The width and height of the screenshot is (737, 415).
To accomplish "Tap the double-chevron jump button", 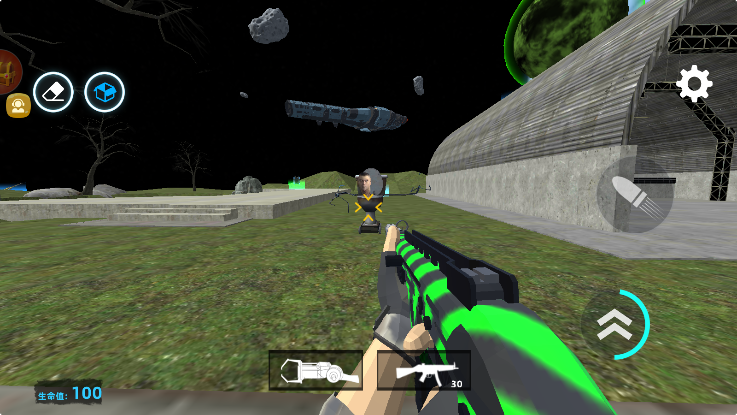I will (x=616, y=324).
